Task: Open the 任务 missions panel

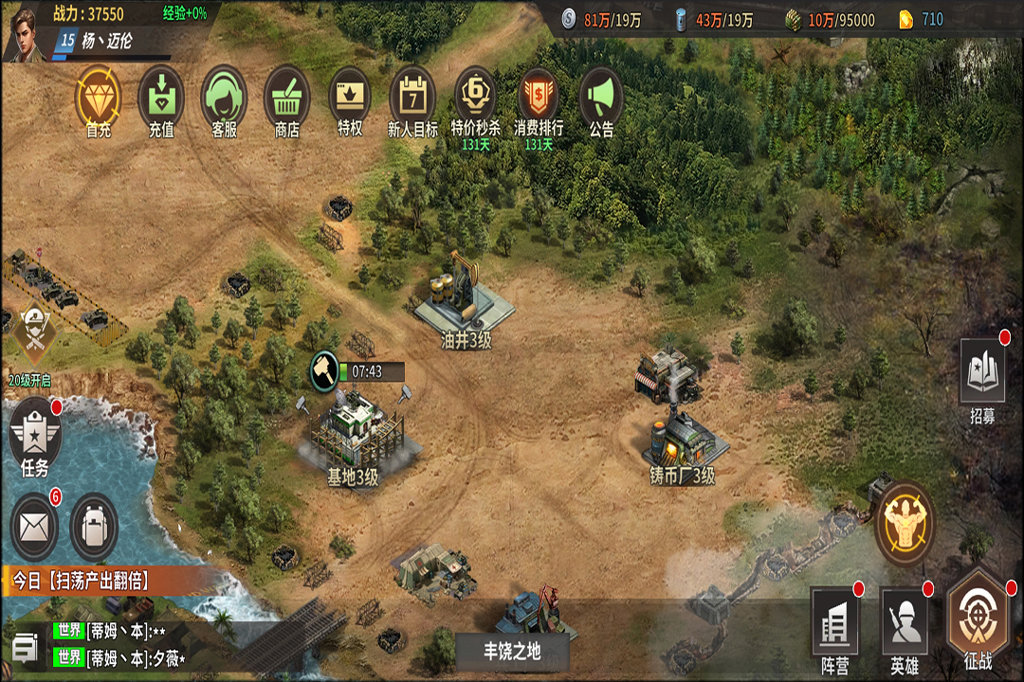Action: (x=35, y=434)
